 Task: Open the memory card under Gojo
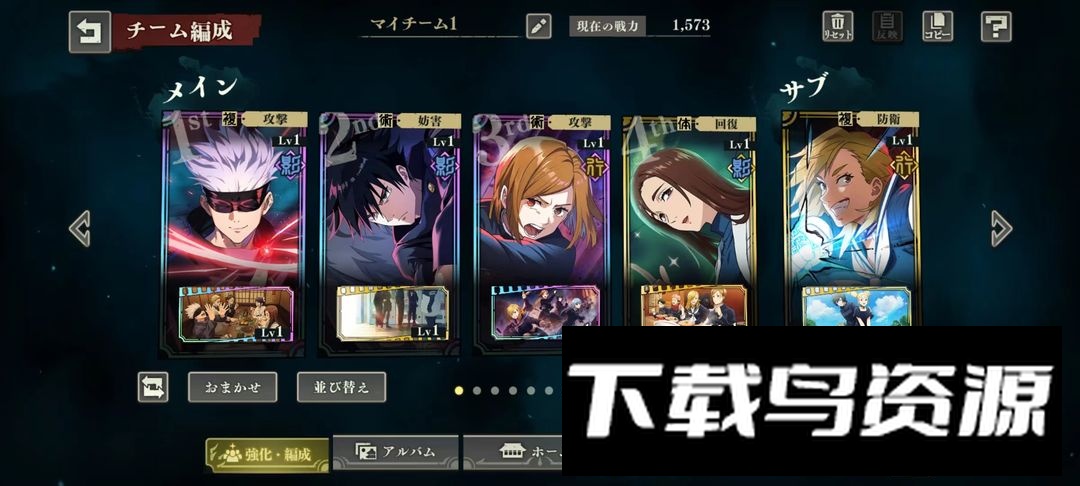232,313
